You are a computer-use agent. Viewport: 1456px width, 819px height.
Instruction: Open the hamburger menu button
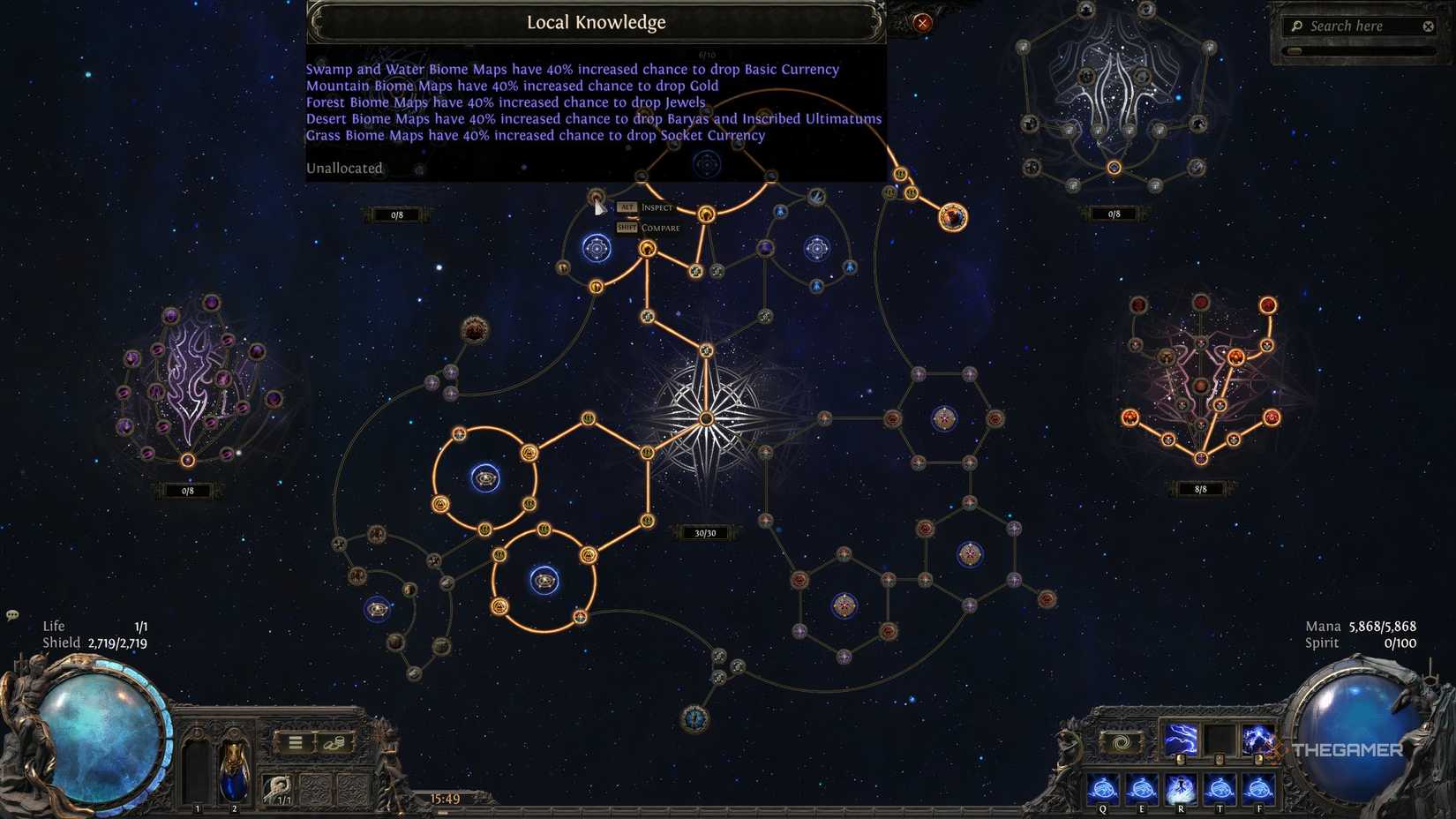click(x=296, y=743)
